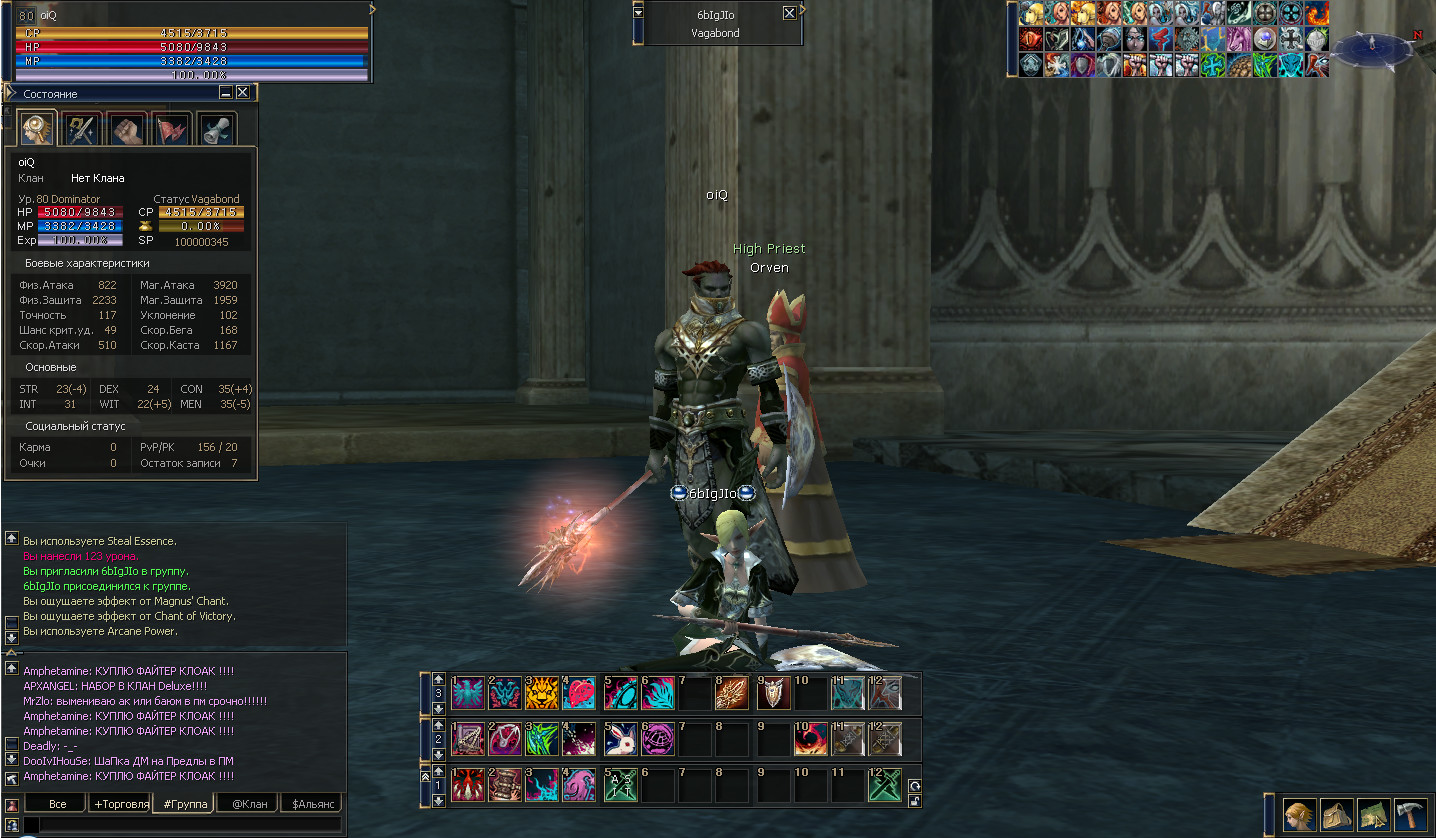The image size is (1436, 838).
Task: Open the +Торговля trade chat tab
Action: coord(120,804)
